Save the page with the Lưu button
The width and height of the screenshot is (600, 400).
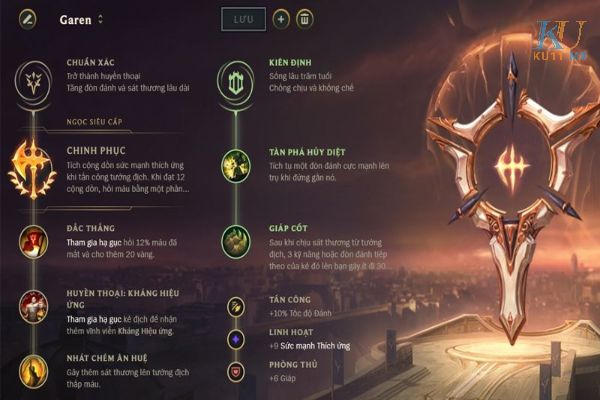pyautogui.click(x=243, y=19)
